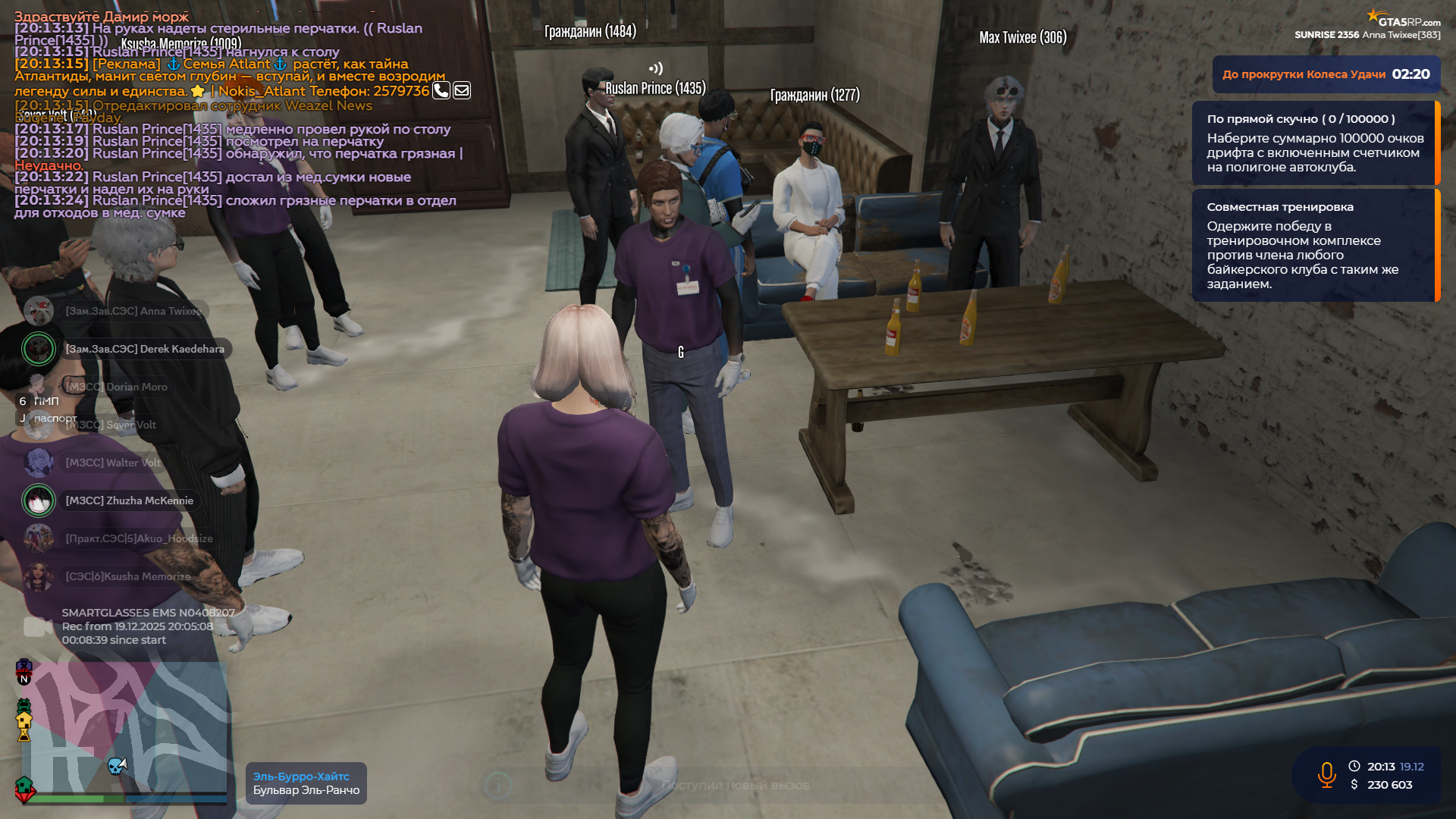The image size is (1456, 819).
Task: Click the circular info icon near the call notification
Action: point(498,786)
